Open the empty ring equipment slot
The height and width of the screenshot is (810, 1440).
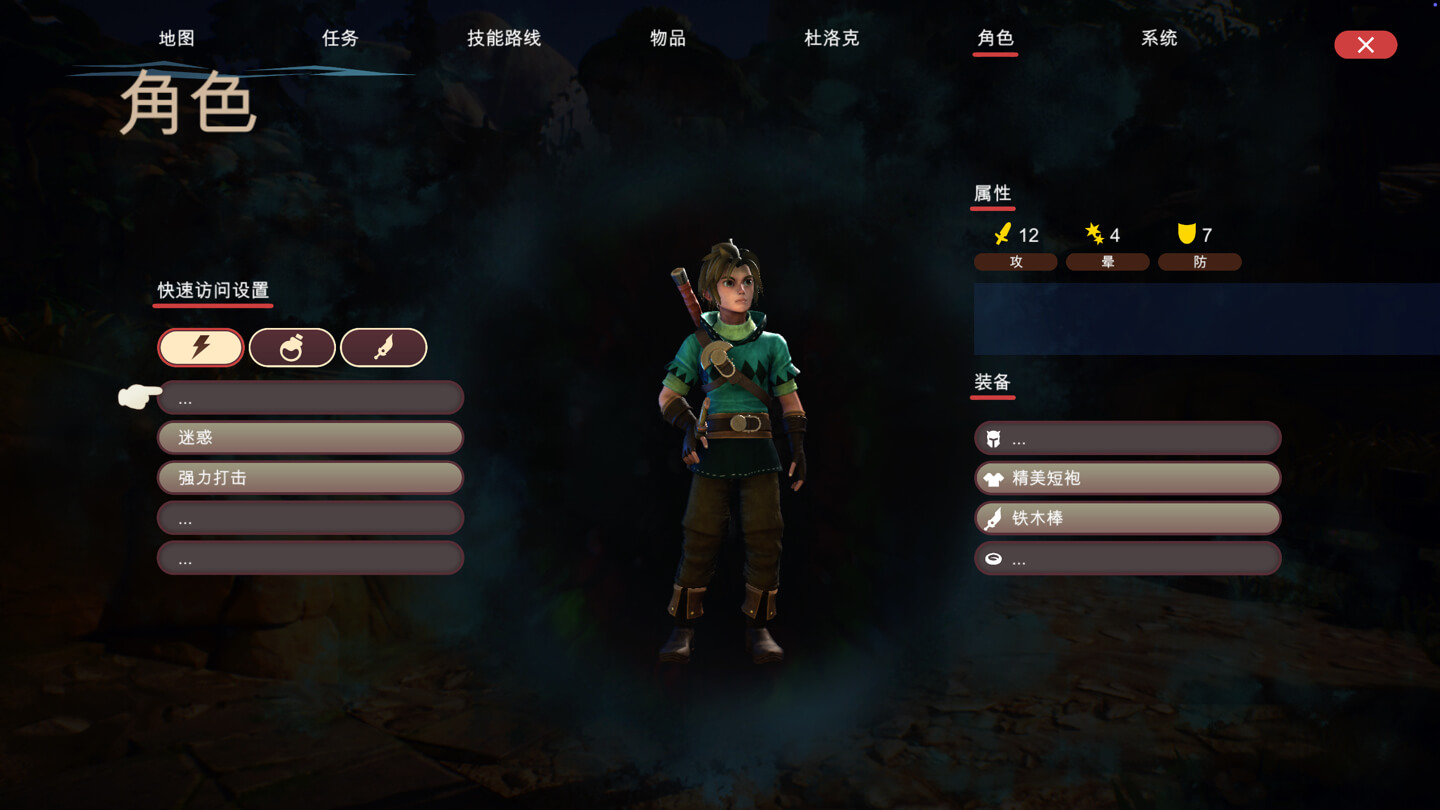pos(1127,558)
